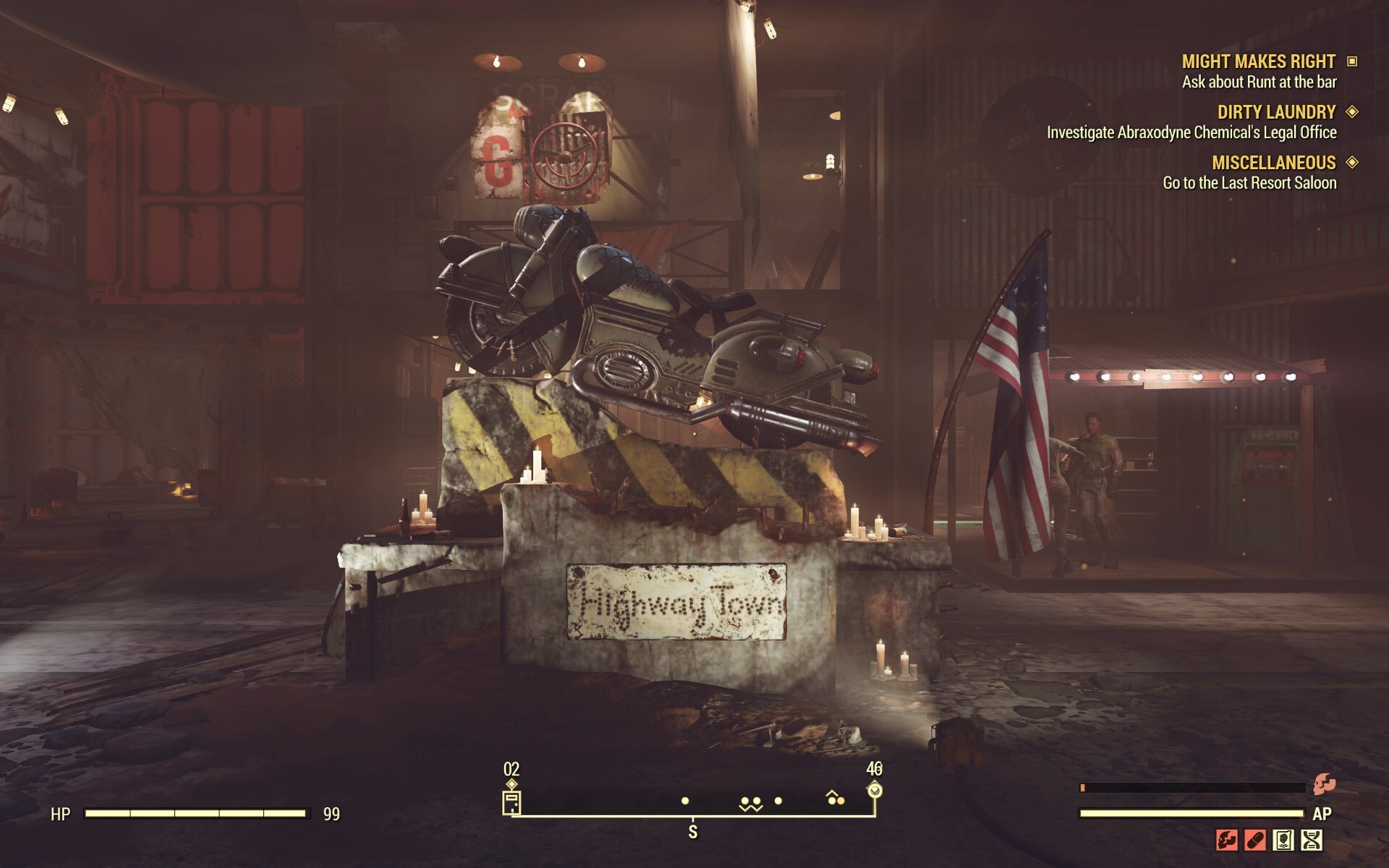Click the paired player dots on the compass
1389x868 pixels.
click(x=752, y=801)
